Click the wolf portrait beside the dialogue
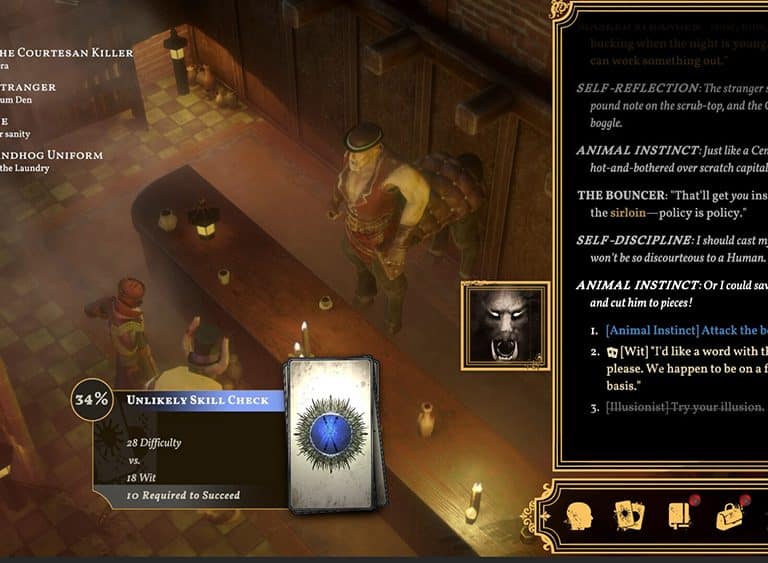 pyautogui.click(x=506, y=324)
